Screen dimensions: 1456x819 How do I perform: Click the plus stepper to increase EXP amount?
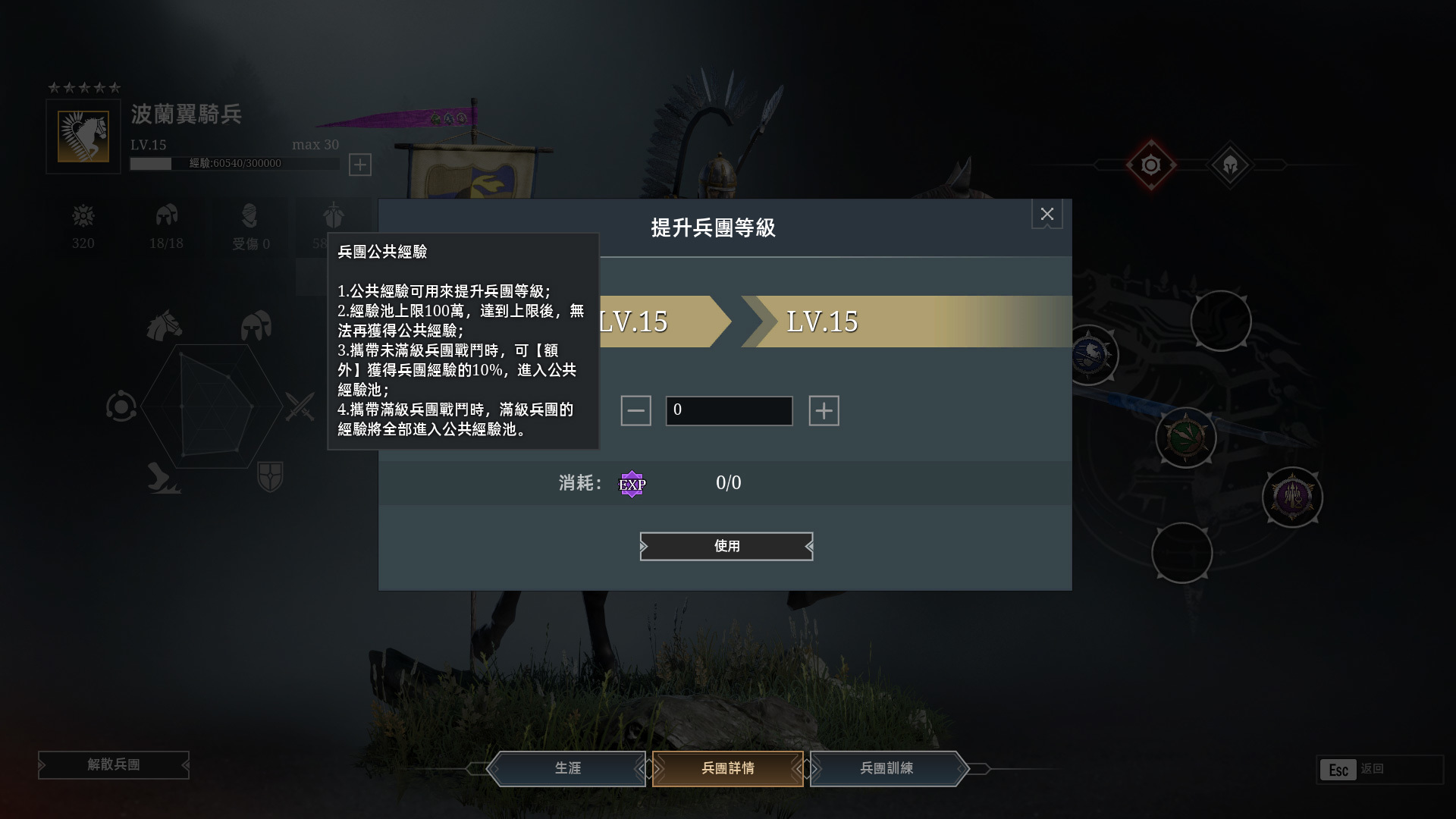[824, 410]
